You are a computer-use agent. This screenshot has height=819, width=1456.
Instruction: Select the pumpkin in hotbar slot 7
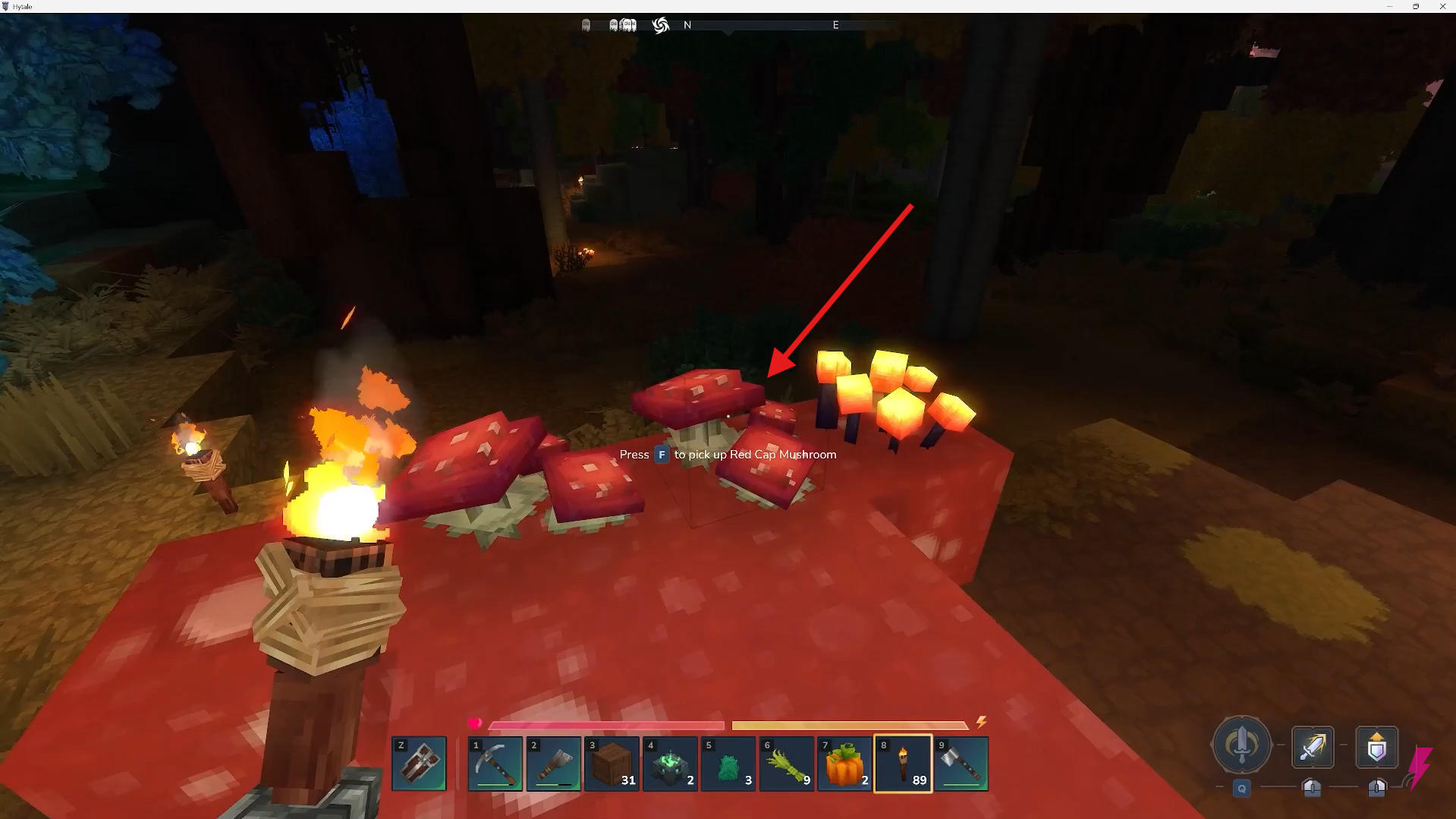pos(844,764)
